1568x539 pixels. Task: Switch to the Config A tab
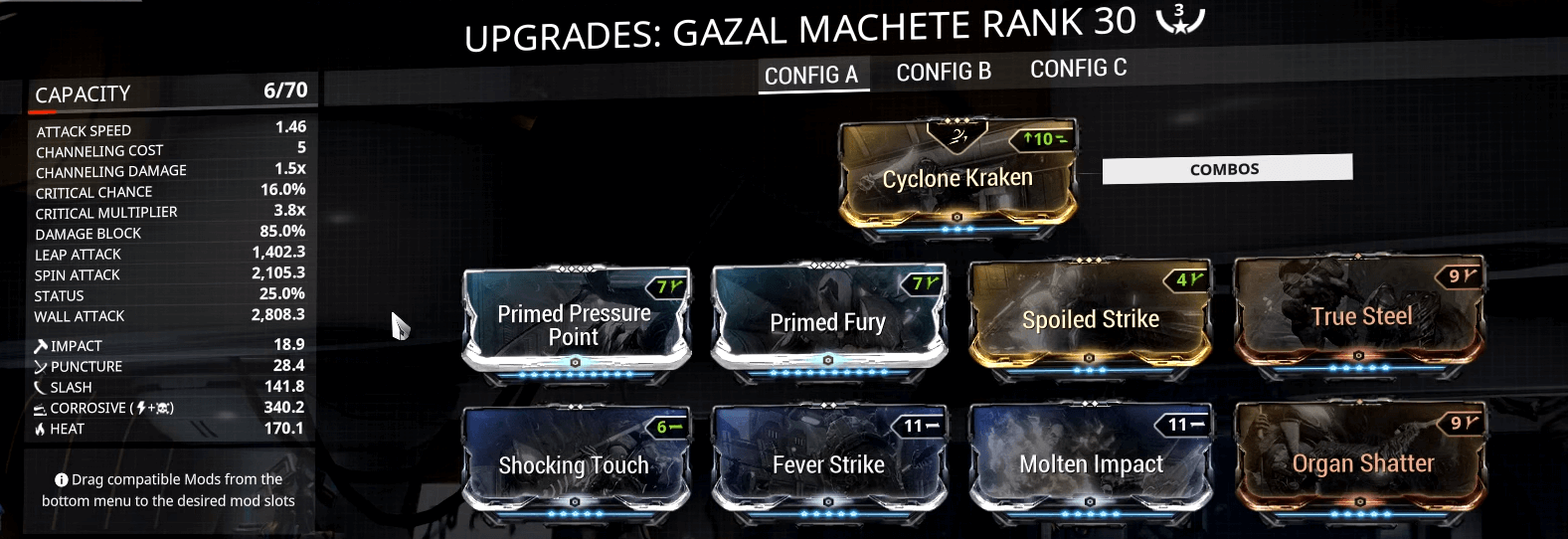tap(811, 76)
